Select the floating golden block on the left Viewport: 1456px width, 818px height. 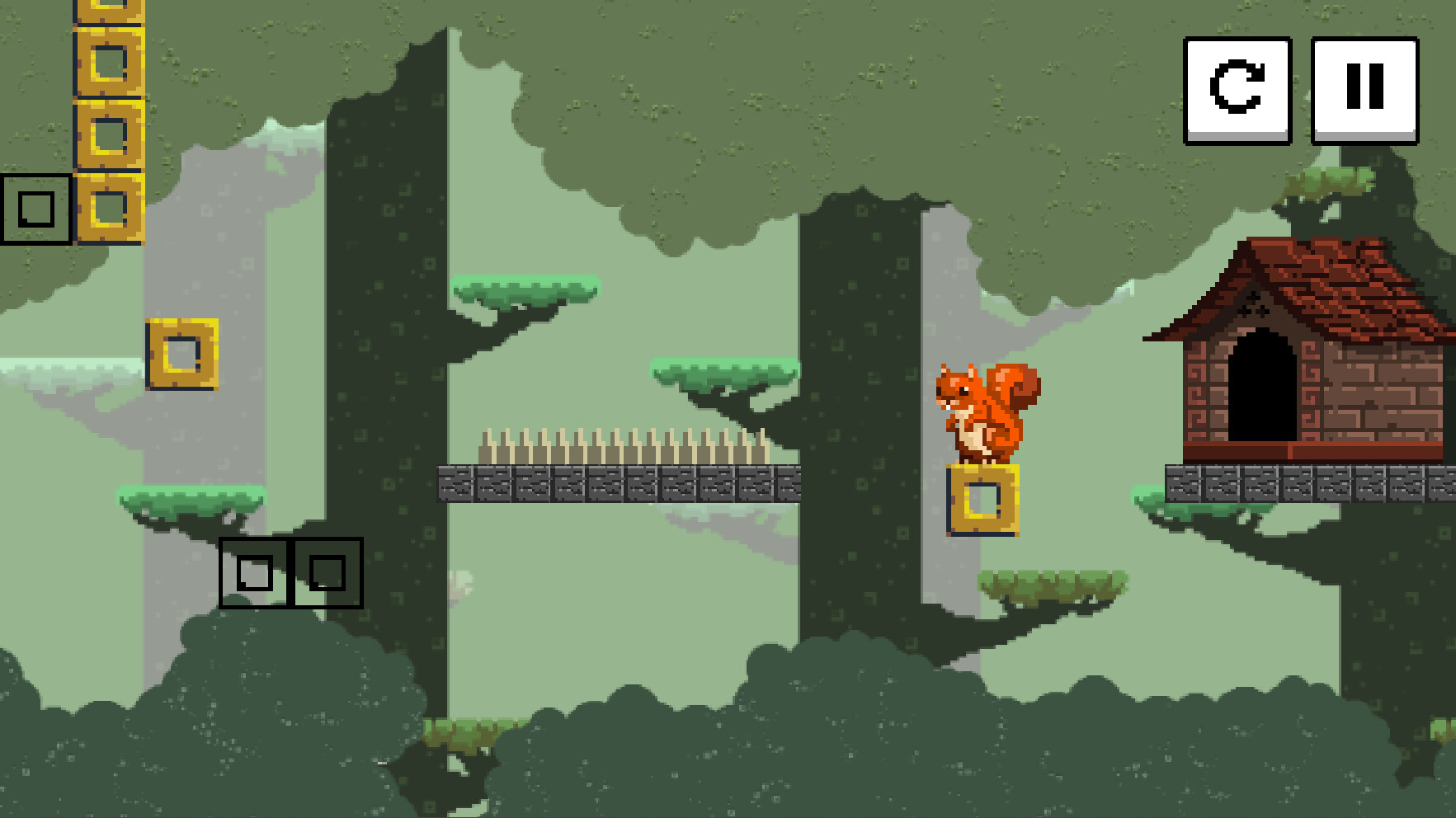(181, 355)
